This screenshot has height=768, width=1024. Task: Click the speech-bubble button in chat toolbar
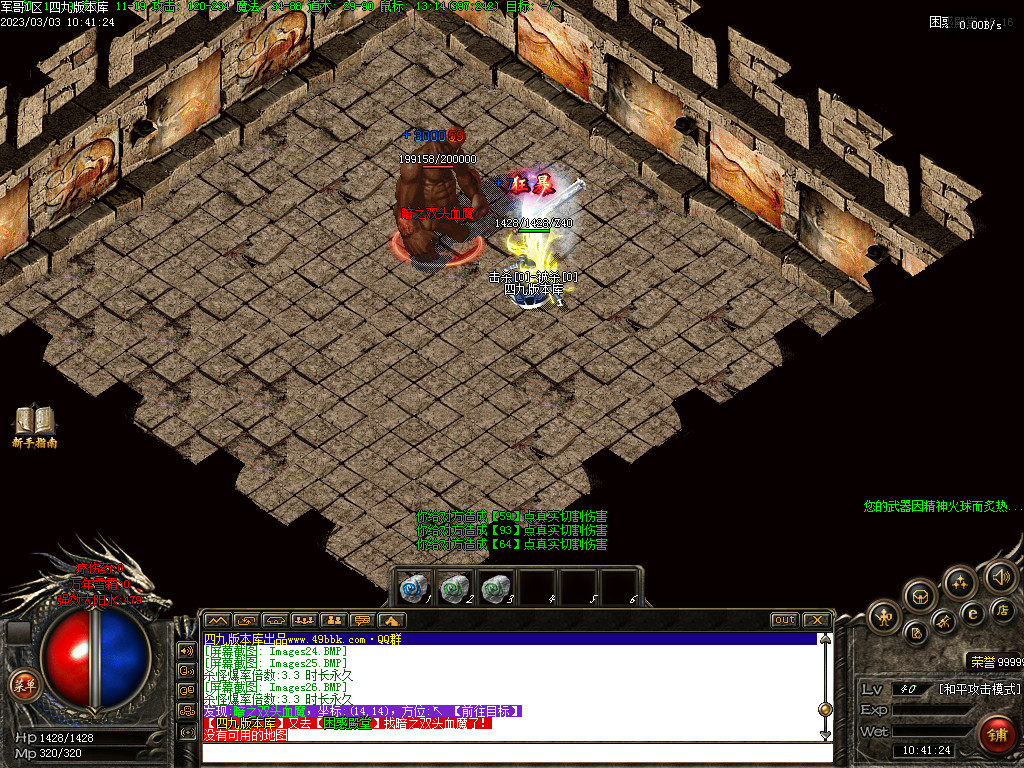pos(362,620)
